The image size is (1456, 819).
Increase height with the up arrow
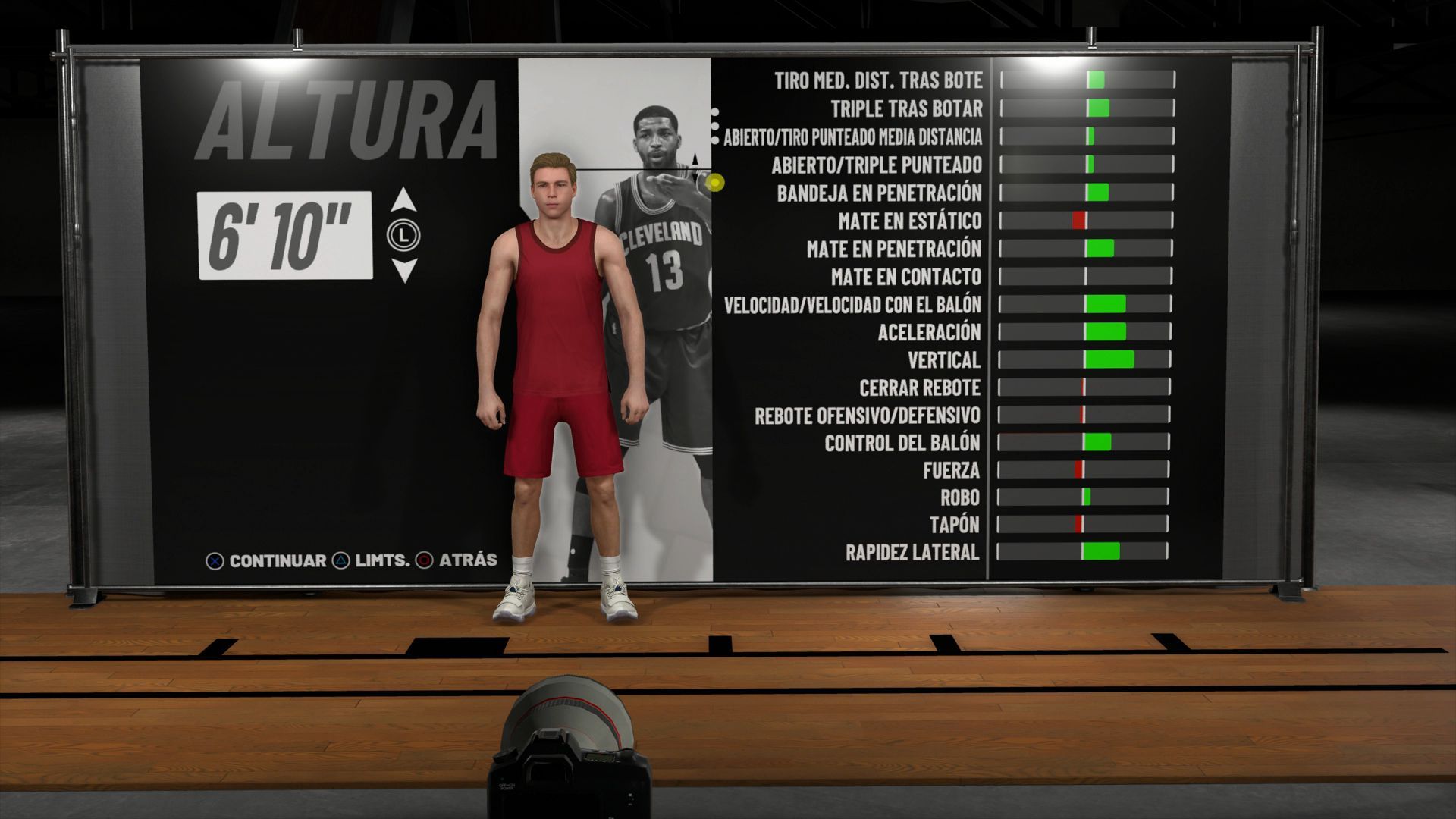404,200
